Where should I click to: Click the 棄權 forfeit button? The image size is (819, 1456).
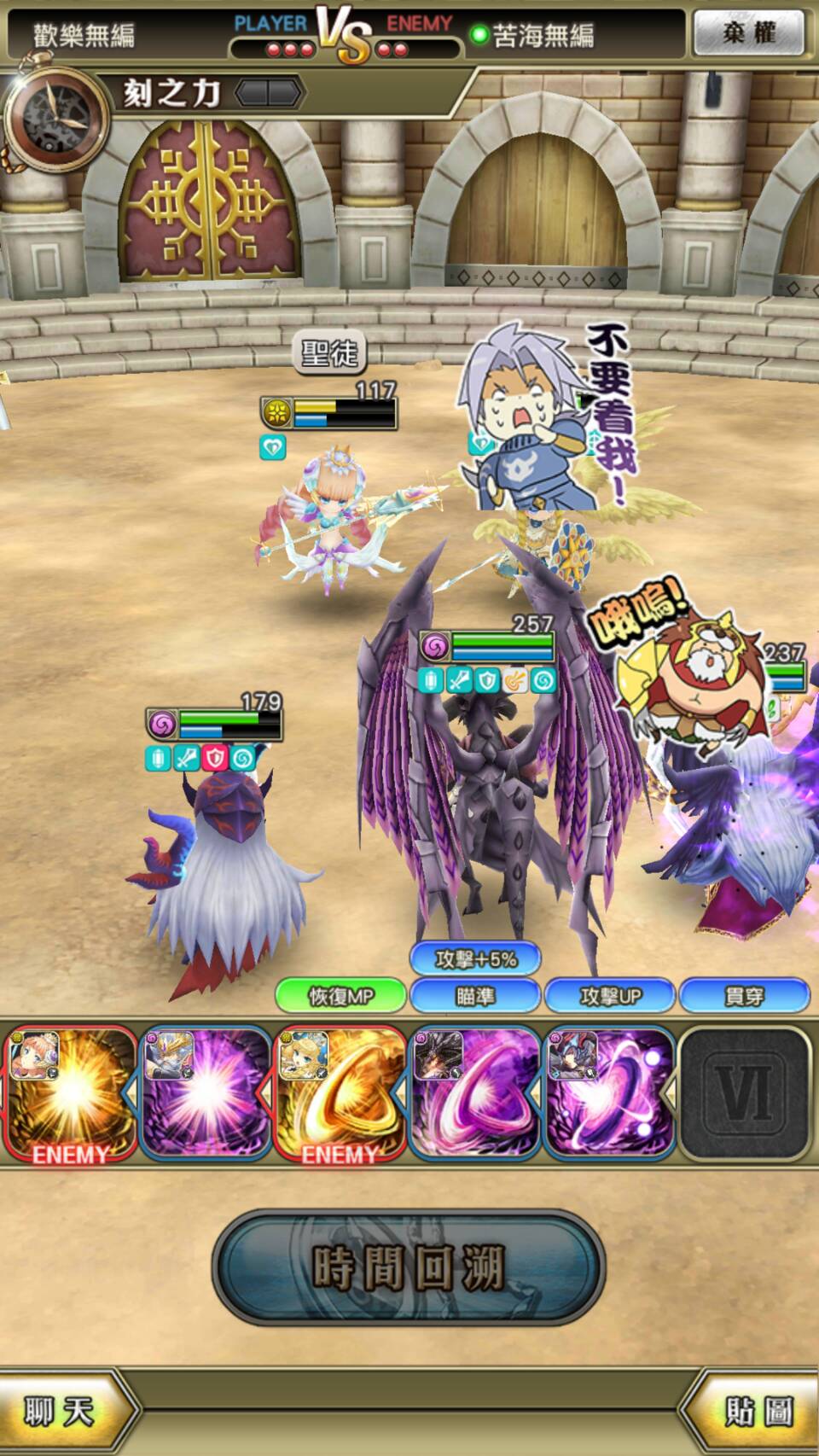point(748,33)
